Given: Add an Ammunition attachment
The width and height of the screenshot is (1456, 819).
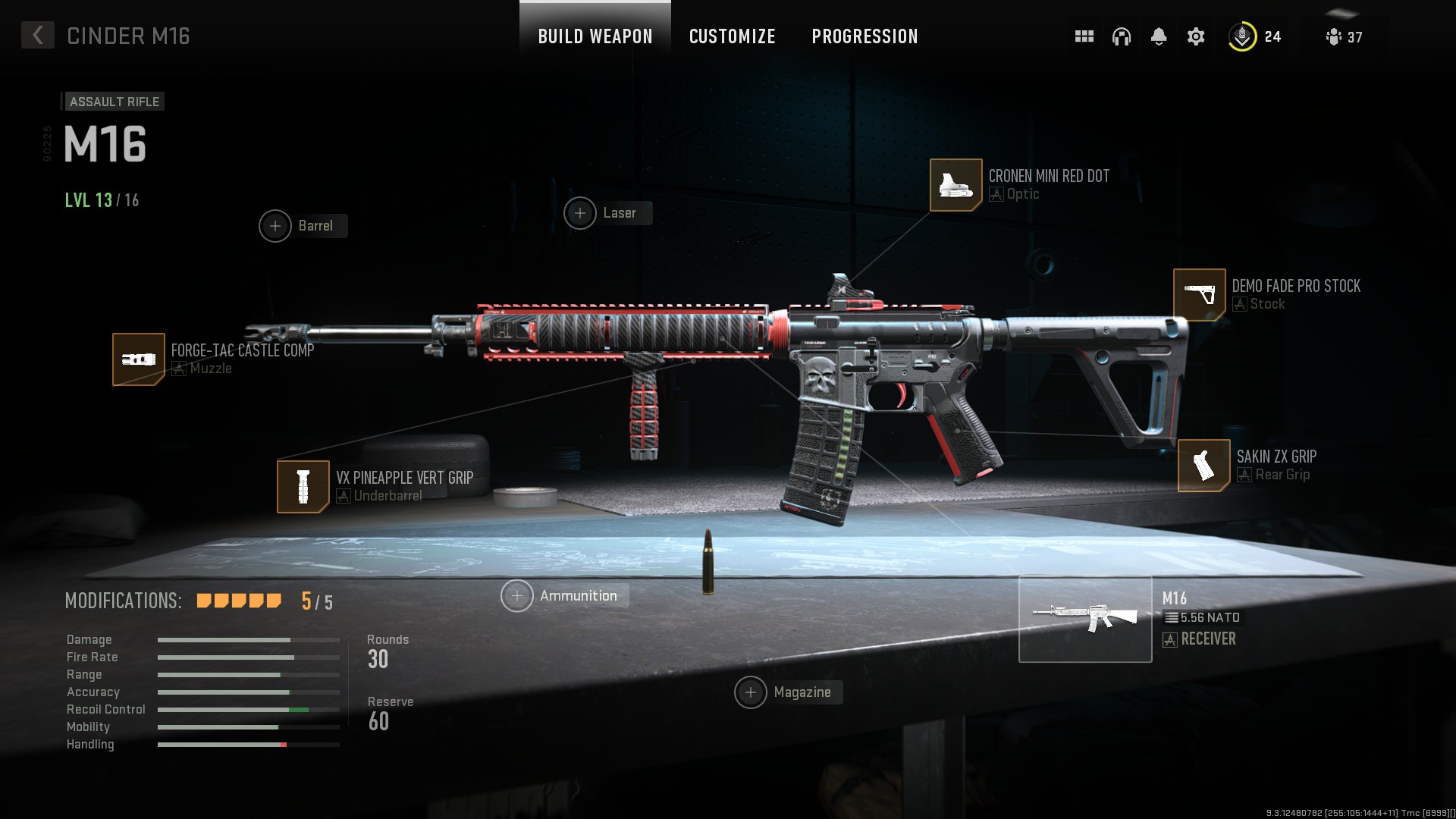Looking at the screenshot, I should point(517,596).
